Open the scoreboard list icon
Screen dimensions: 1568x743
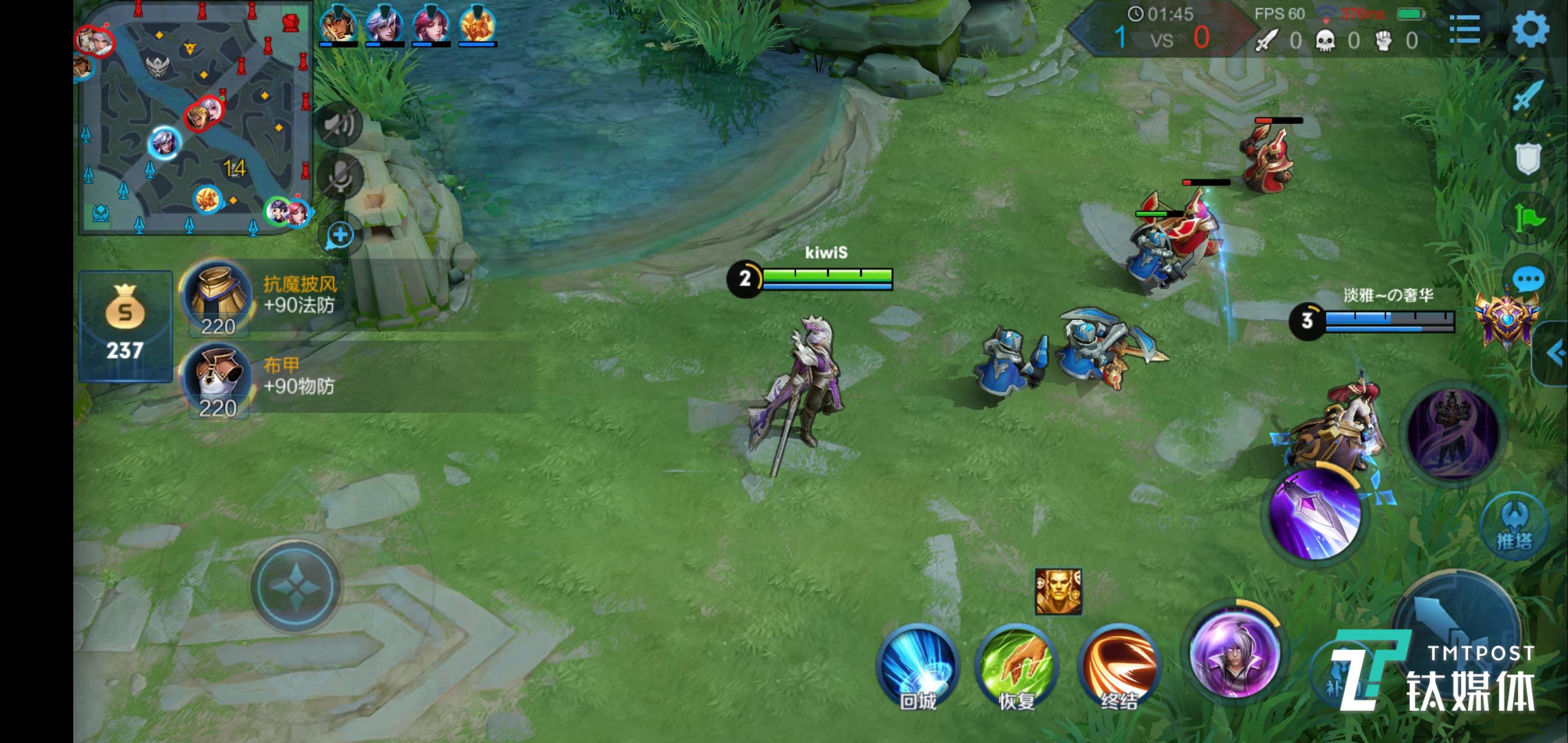point(1464,28)
